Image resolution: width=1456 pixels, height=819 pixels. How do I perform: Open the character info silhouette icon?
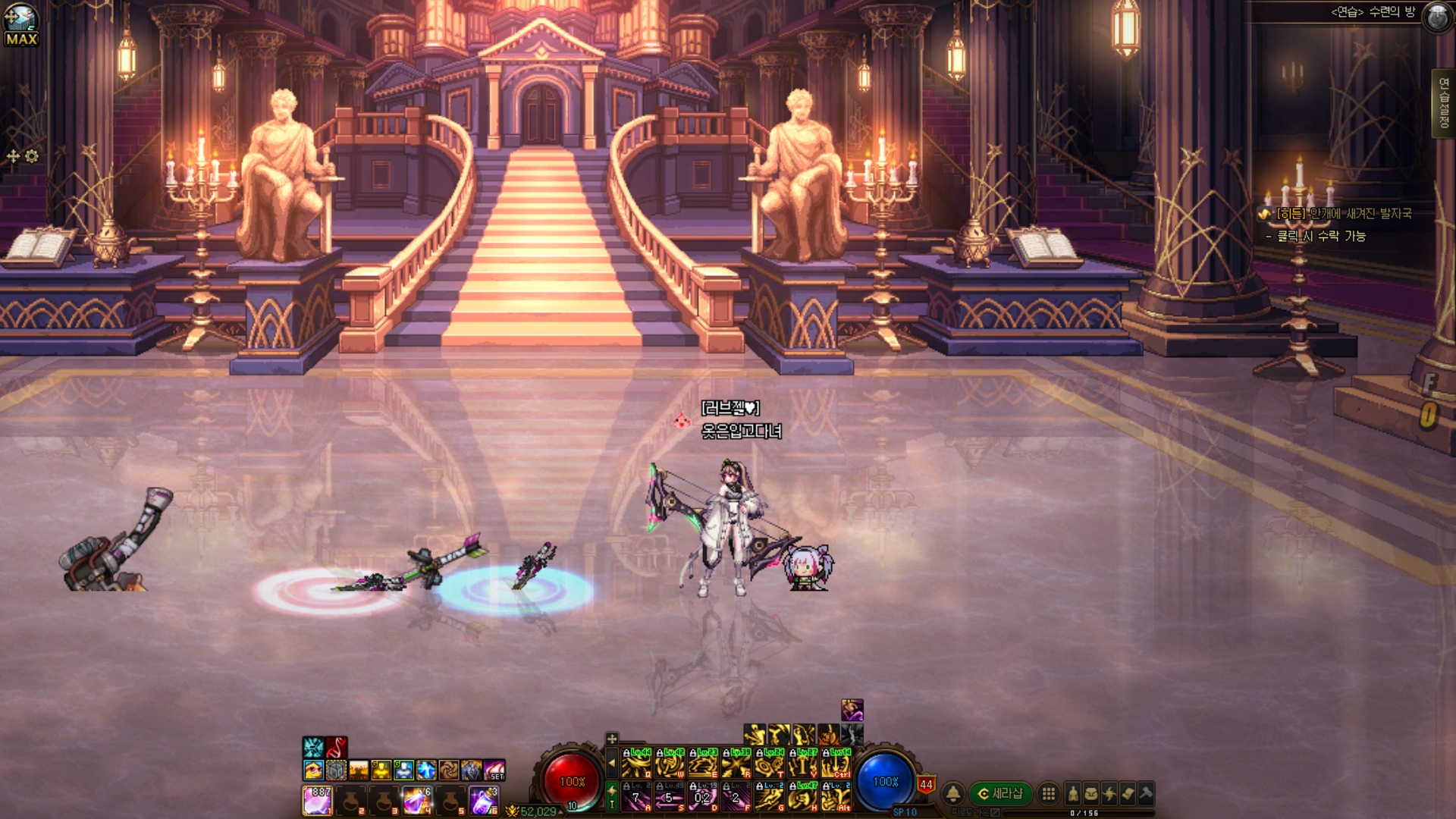point(1073,793)
